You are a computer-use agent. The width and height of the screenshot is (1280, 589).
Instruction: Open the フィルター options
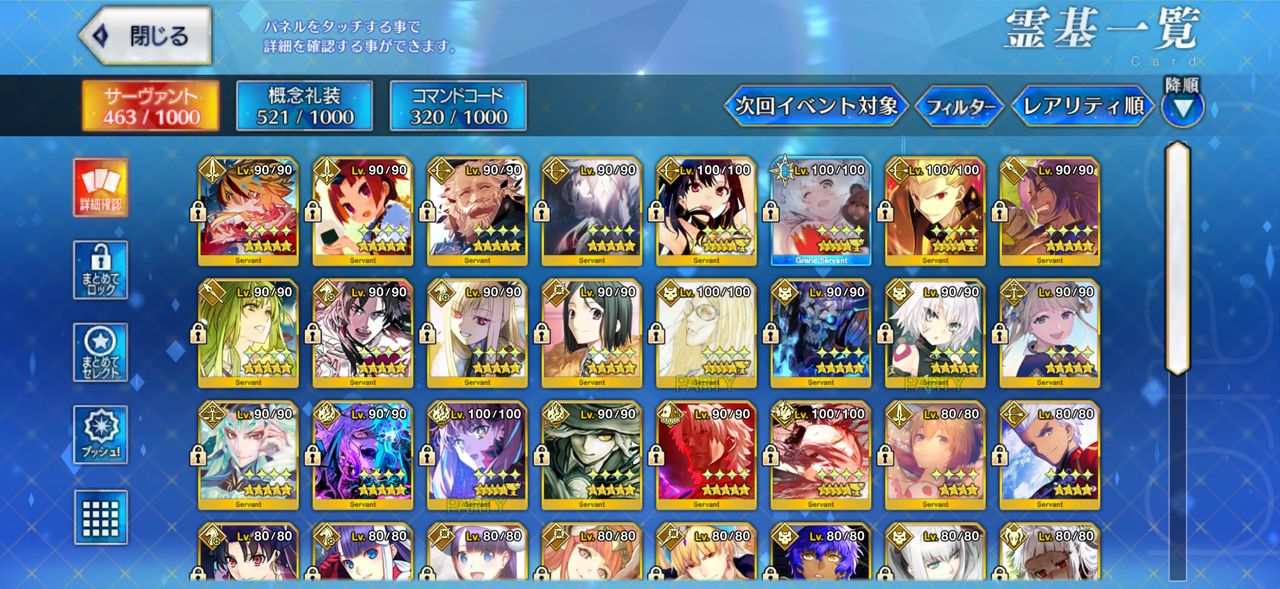tap(959, 105)
